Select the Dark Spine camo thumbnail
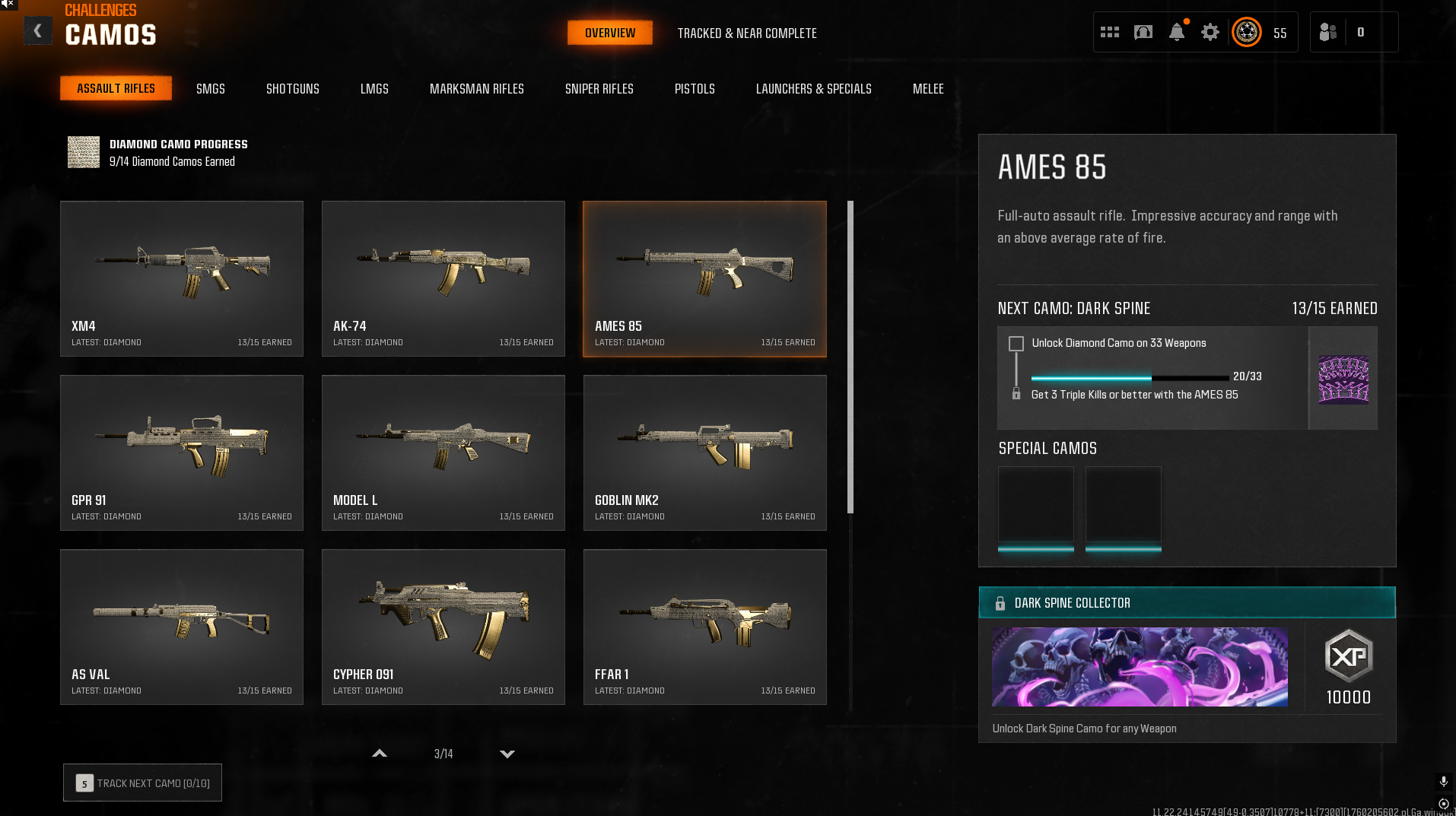 (1343, 379)
